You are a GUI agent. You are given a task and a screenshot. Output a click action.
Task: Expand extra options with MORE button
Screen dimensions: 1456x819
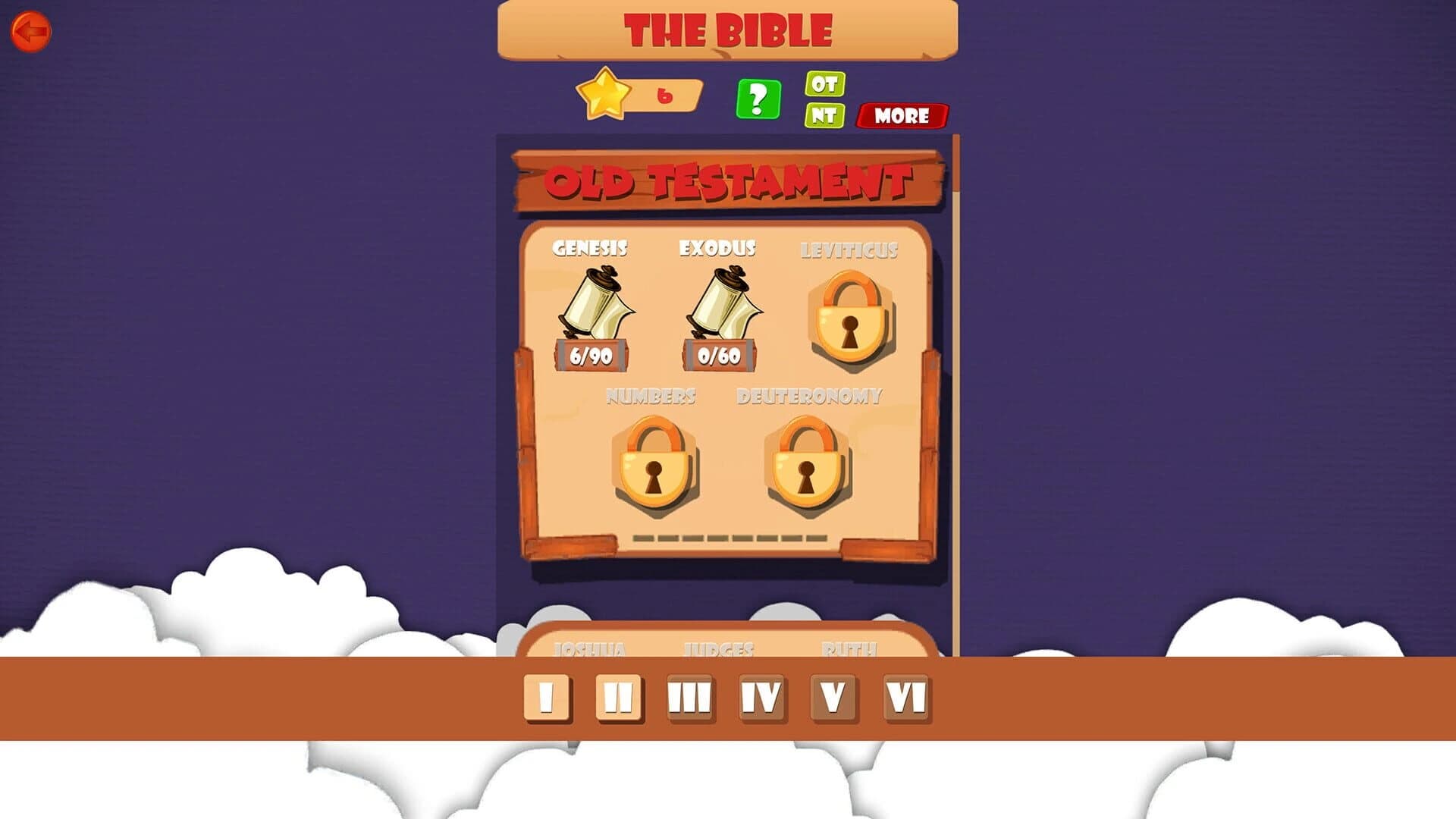(x=901, y=117)
